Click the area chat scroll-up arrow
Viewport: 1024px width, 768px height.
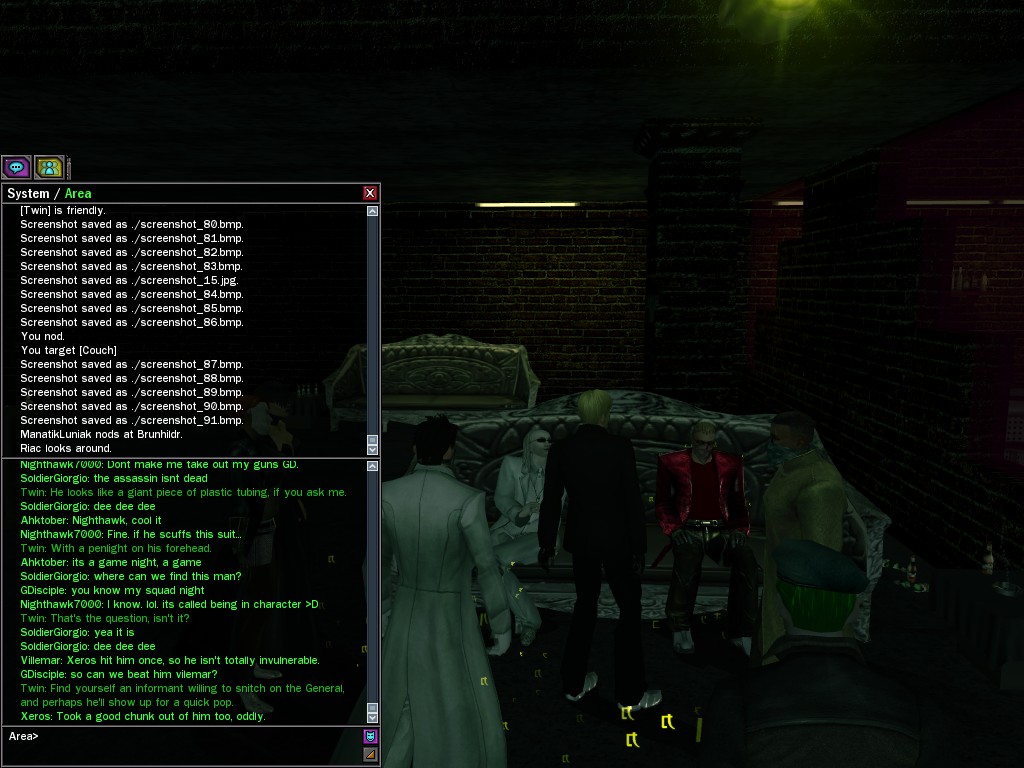point(373,465)
